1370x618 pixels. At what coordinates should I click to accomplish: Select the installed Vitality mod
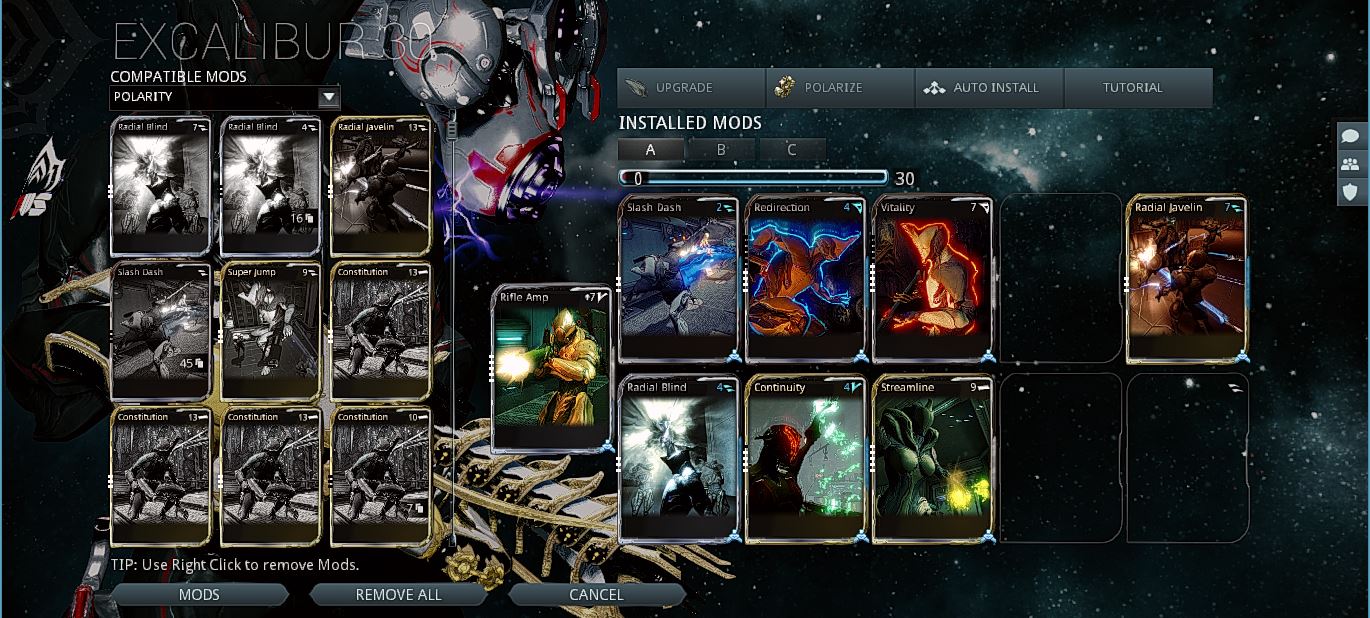coord(932,278)
